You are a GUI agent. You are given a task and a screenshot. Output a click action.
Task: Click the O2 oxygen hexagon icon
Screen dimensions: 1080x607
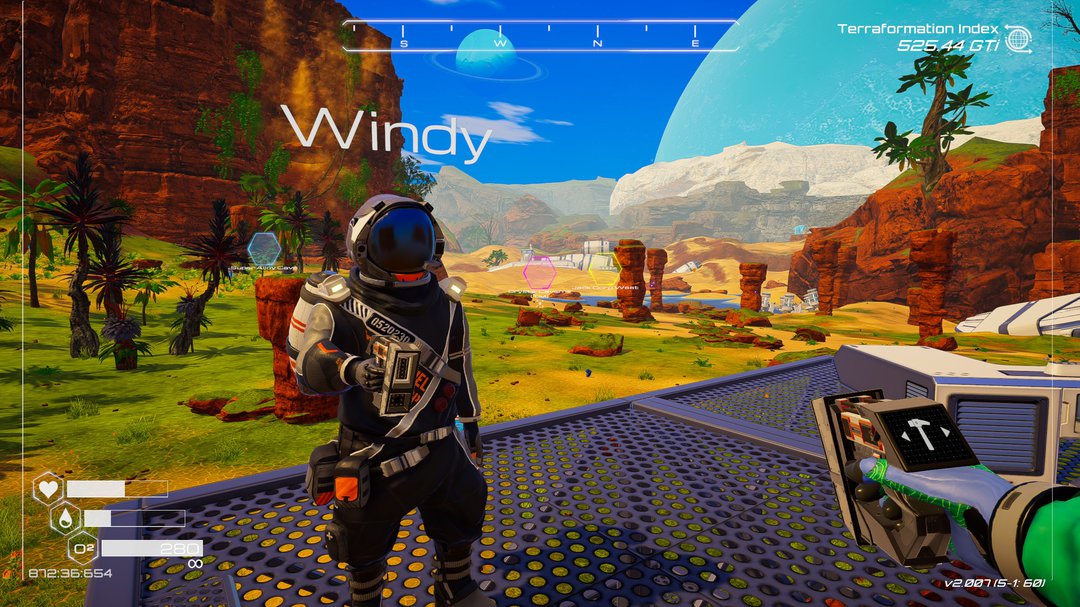coord(83,548)
